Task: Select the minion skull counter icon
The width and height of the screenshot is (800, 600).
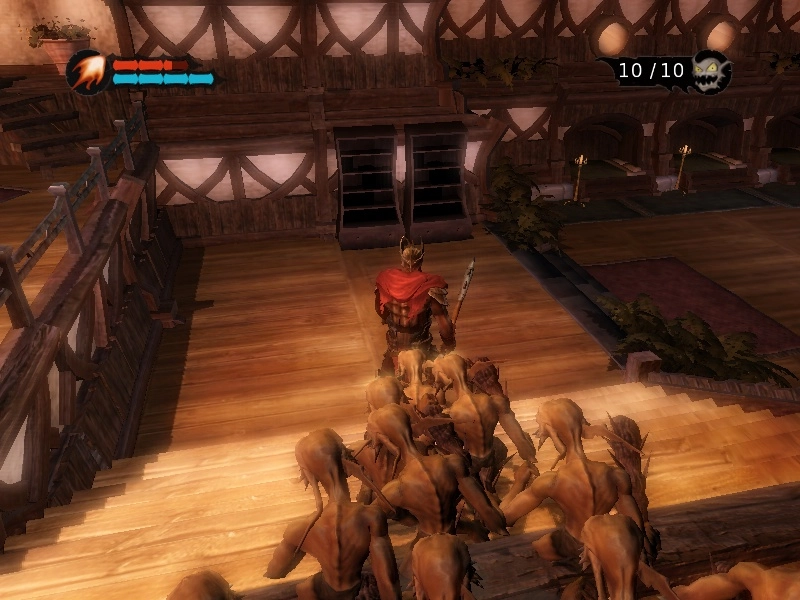Action: pyautogui.click(x=711, y=71)
